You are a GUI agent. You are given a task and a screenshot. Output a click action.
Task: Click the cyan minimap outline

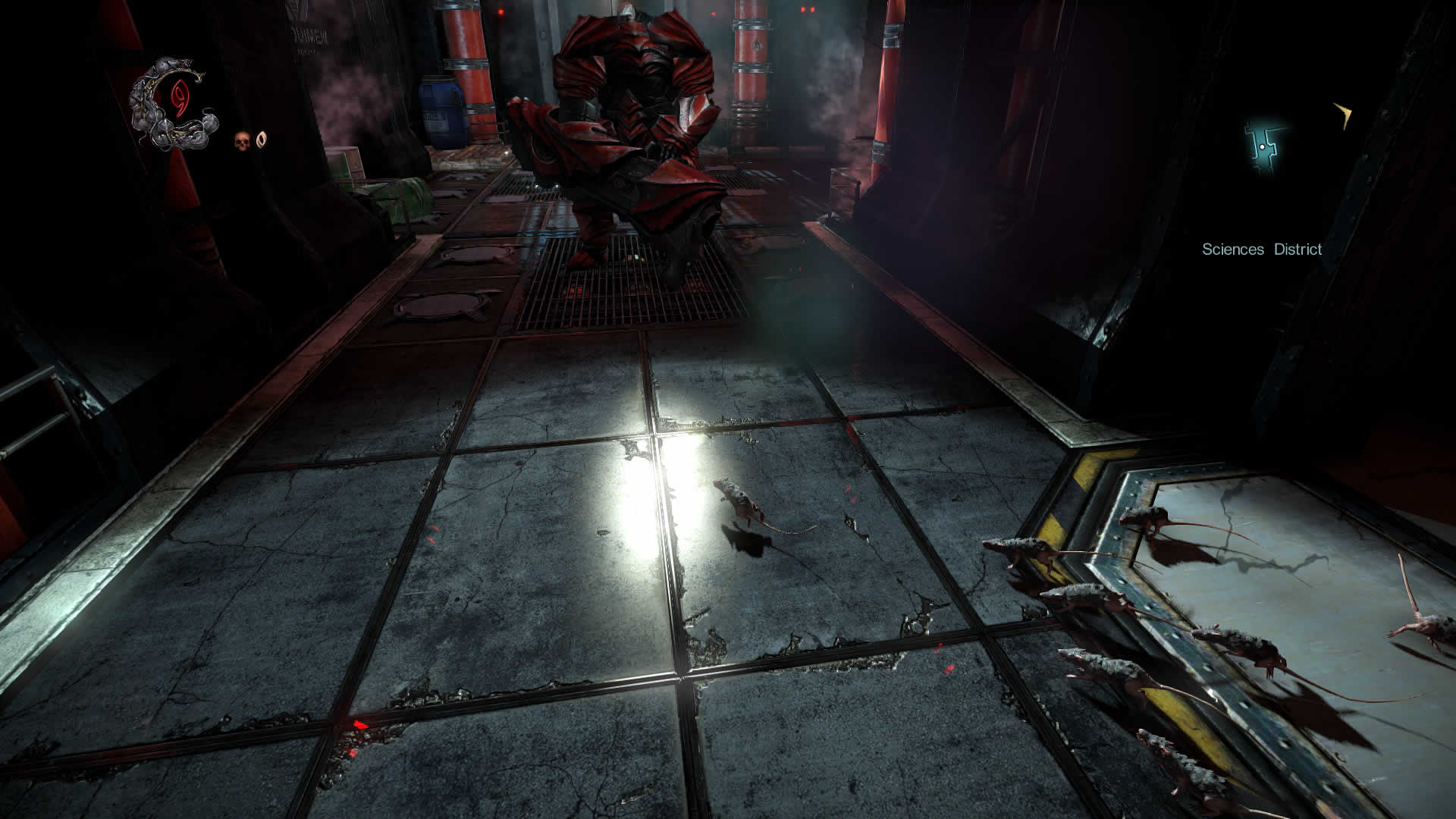1264,146
